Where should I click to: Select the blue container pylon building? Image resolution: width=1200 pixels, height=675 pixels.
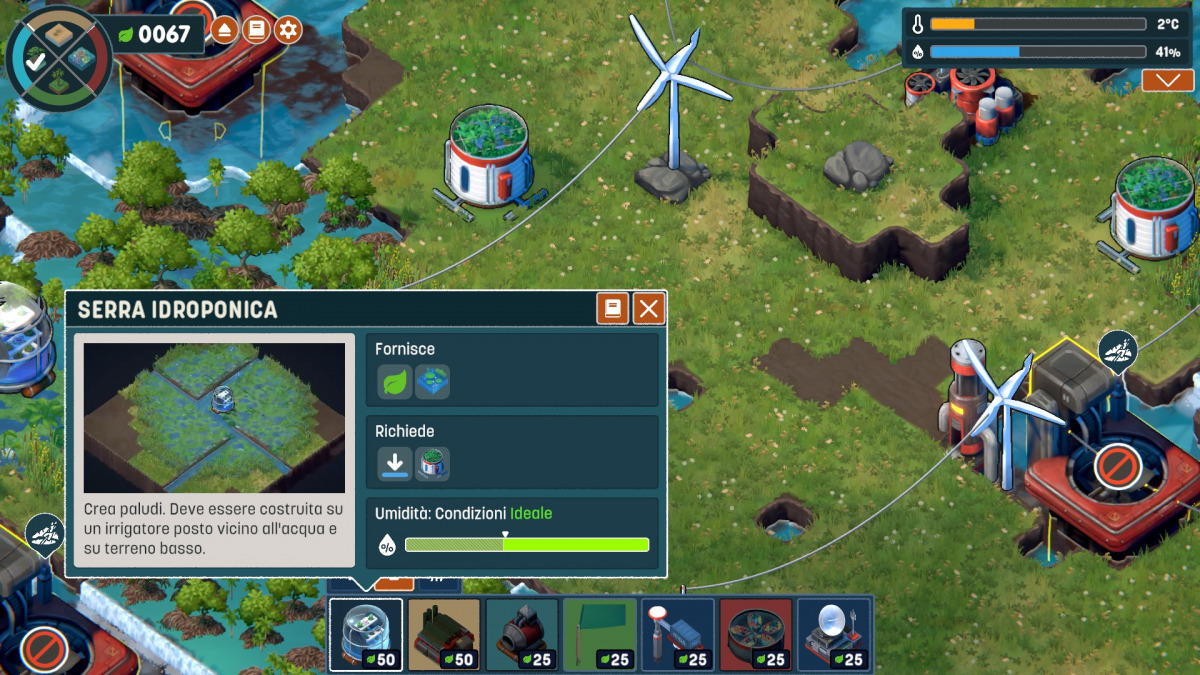[x=678, y=634]
